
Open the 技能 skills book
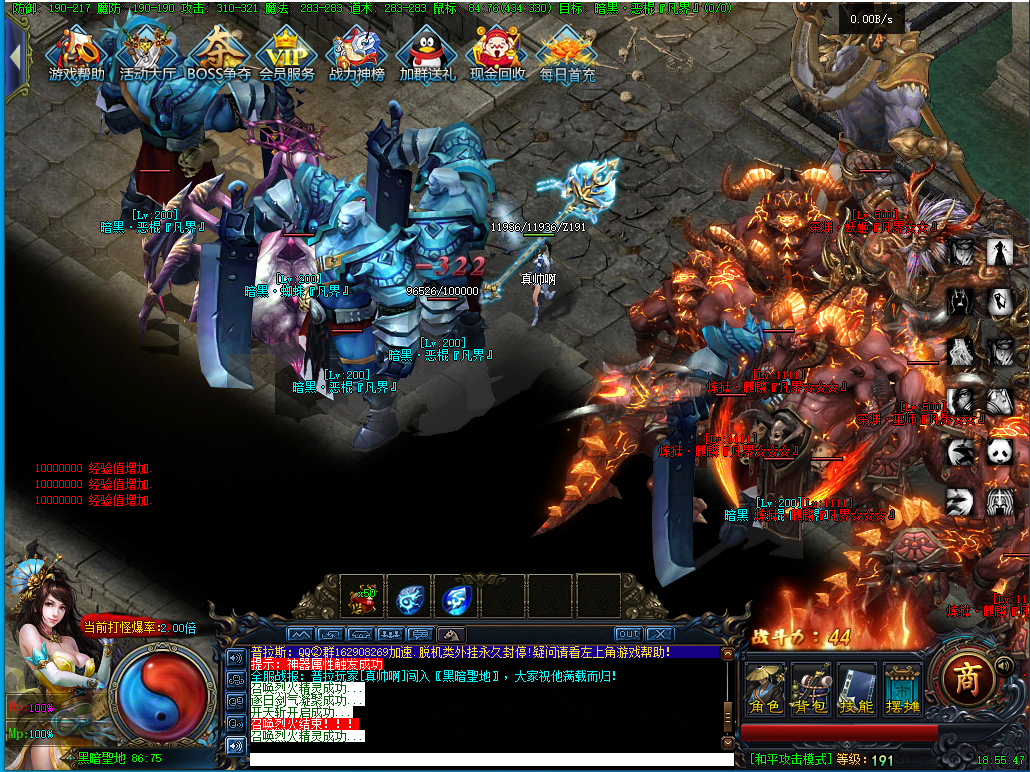[857, 690]
